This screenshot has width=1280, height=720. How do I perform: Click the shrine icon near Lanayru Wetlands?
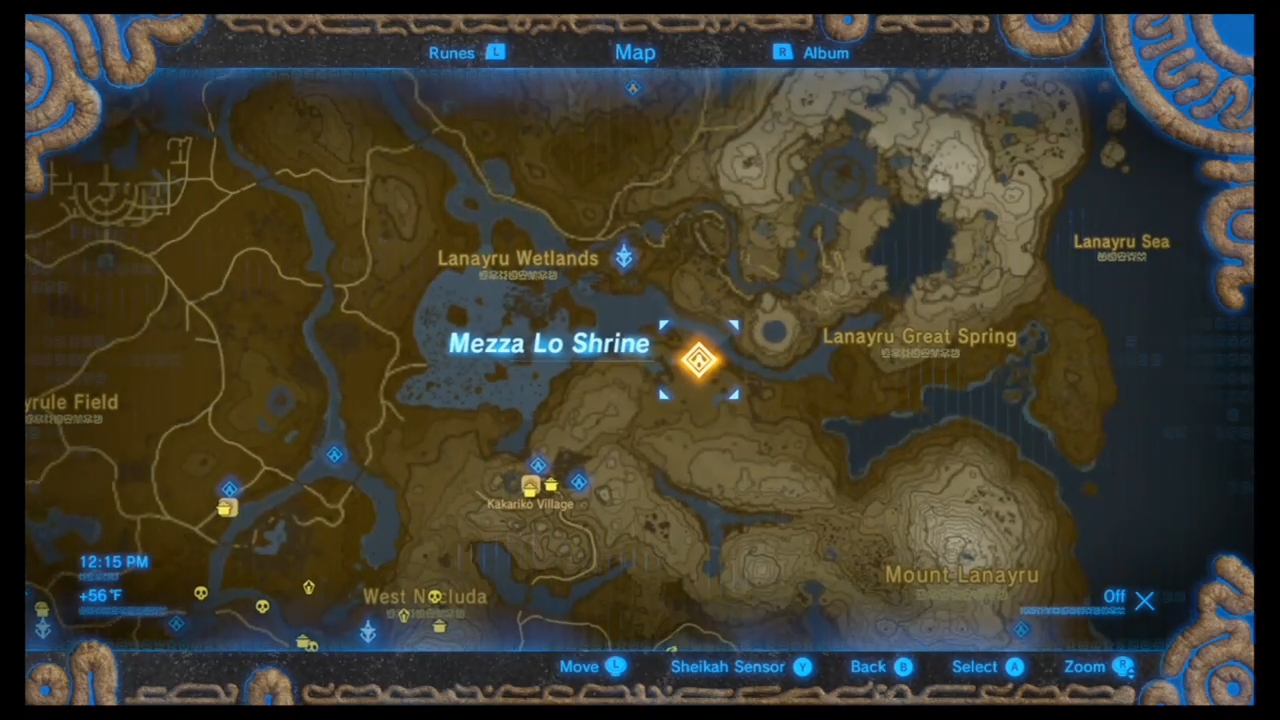pos(623,258)
